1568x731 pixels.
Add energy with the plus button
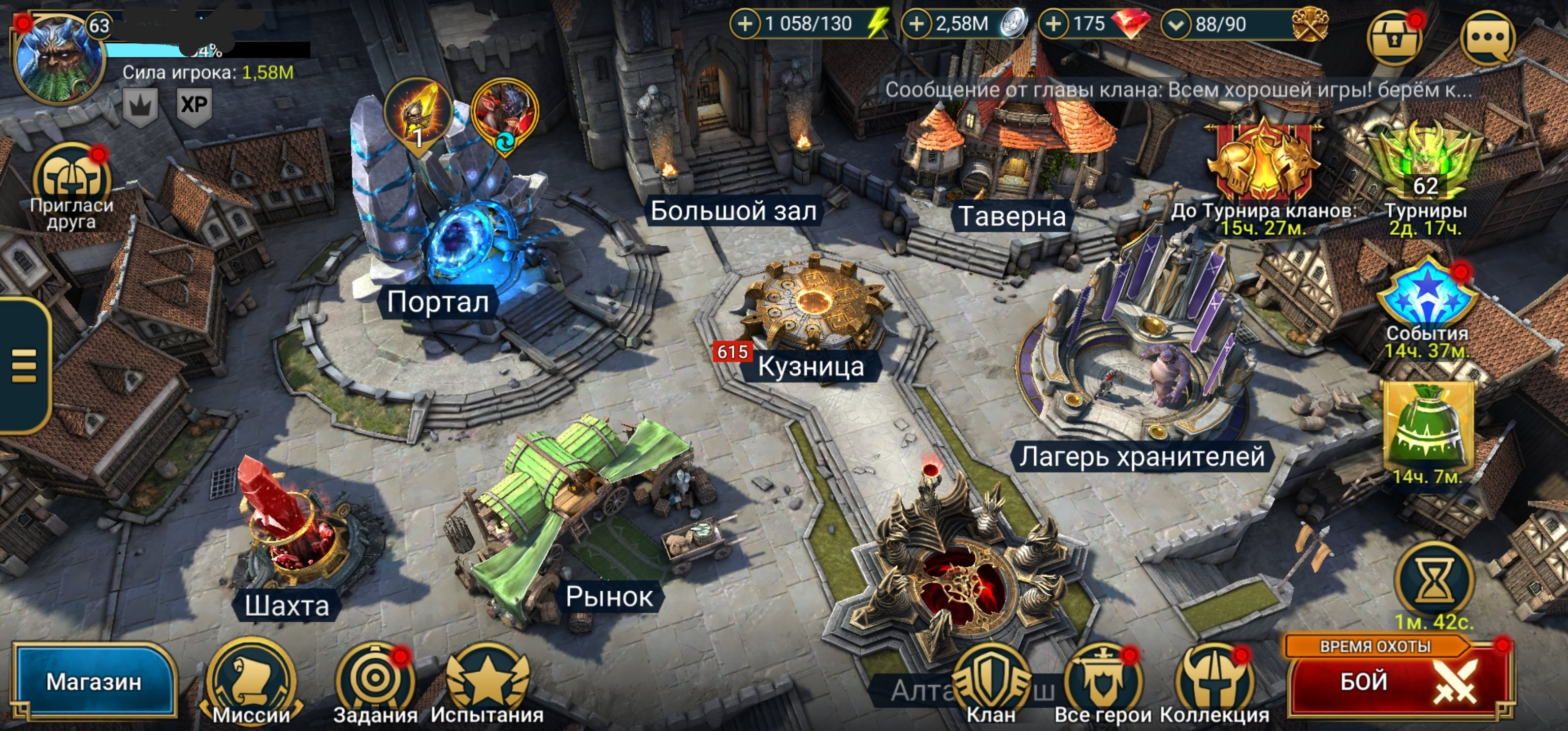coord(745,24)
